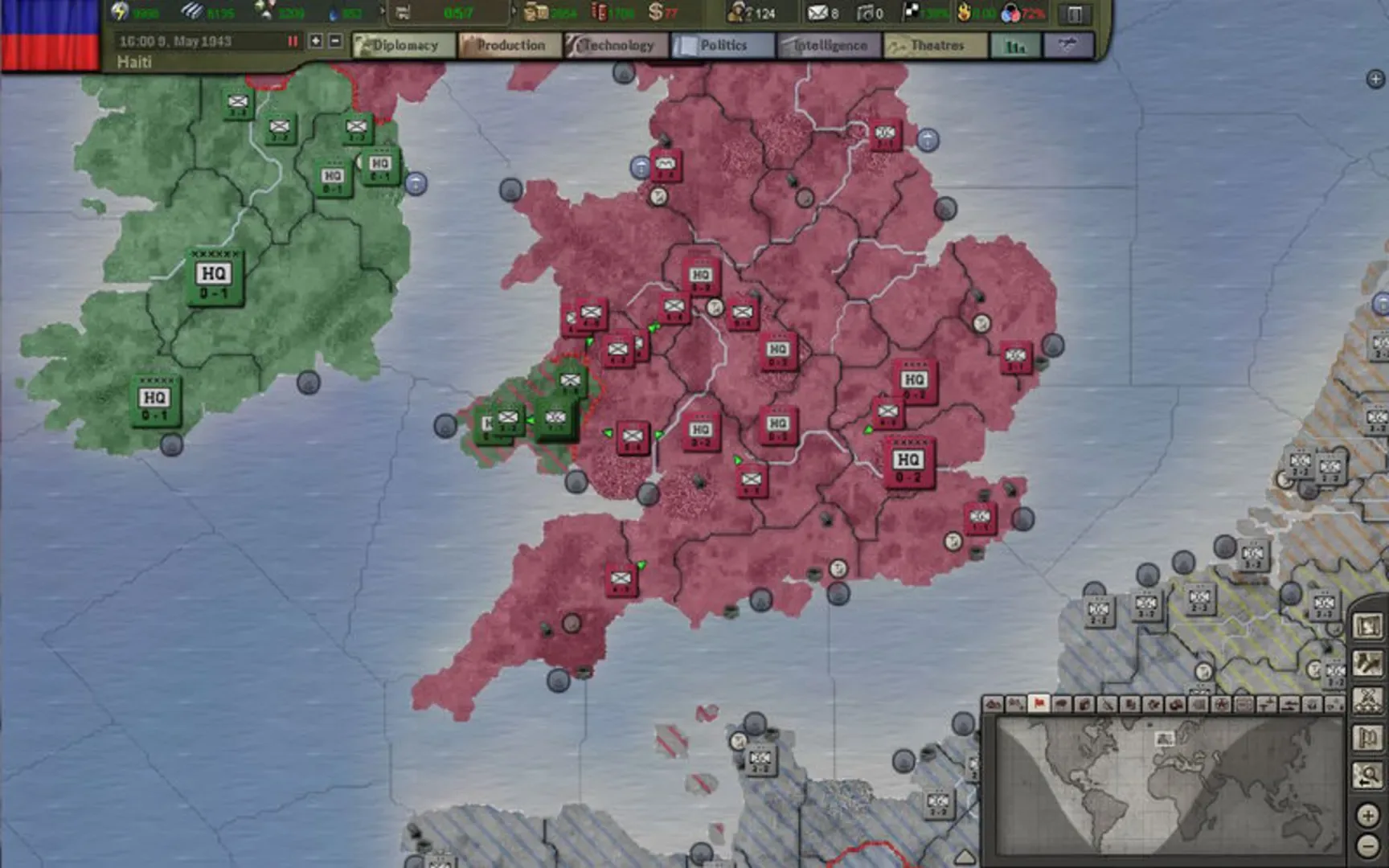The image size is (1389, 868).
Task: Open the terrain map mode
Action: click(x=995, y=707)
